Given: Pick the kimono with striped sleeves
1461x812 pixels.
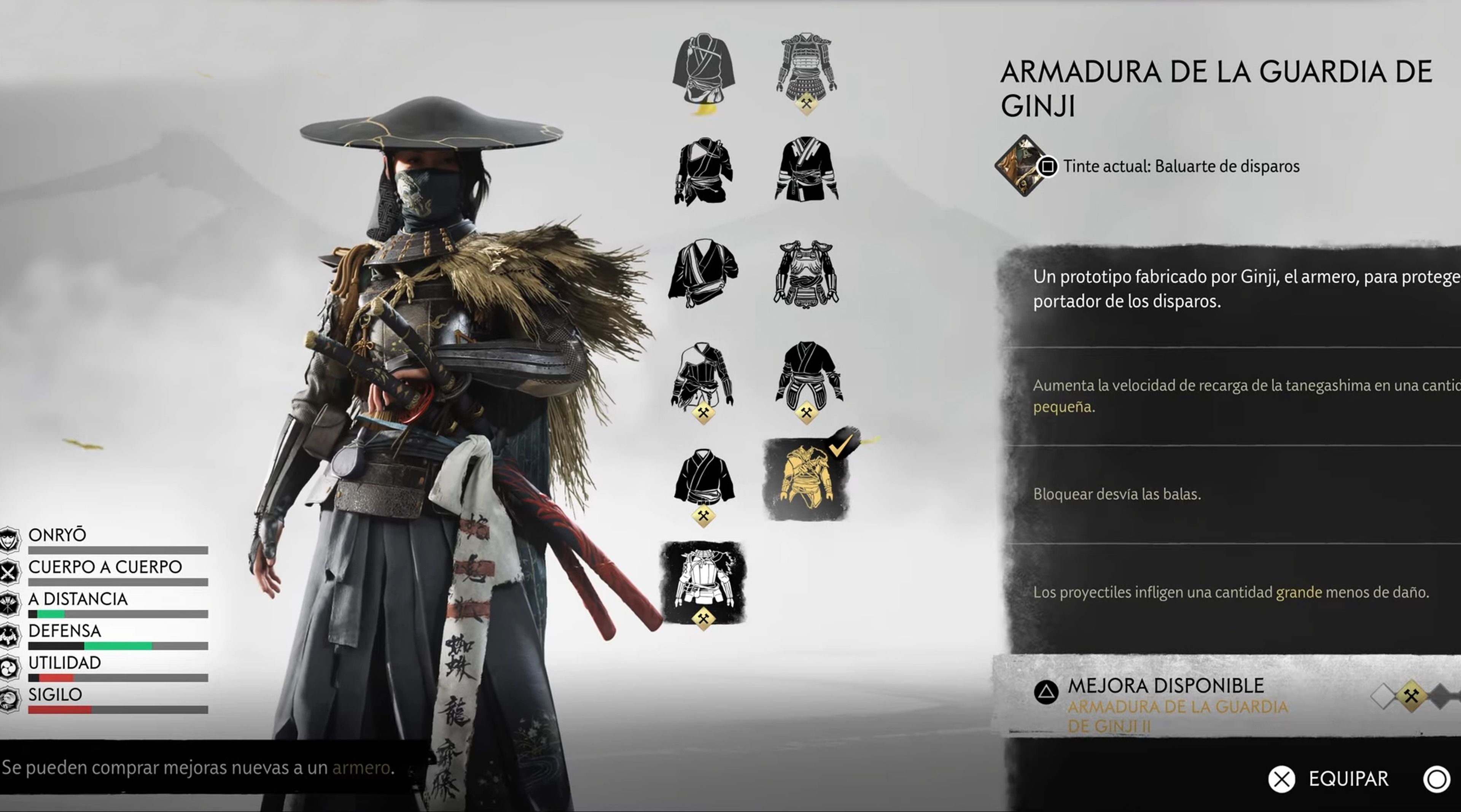Looking at the screenshot, I should click(806, 169).
